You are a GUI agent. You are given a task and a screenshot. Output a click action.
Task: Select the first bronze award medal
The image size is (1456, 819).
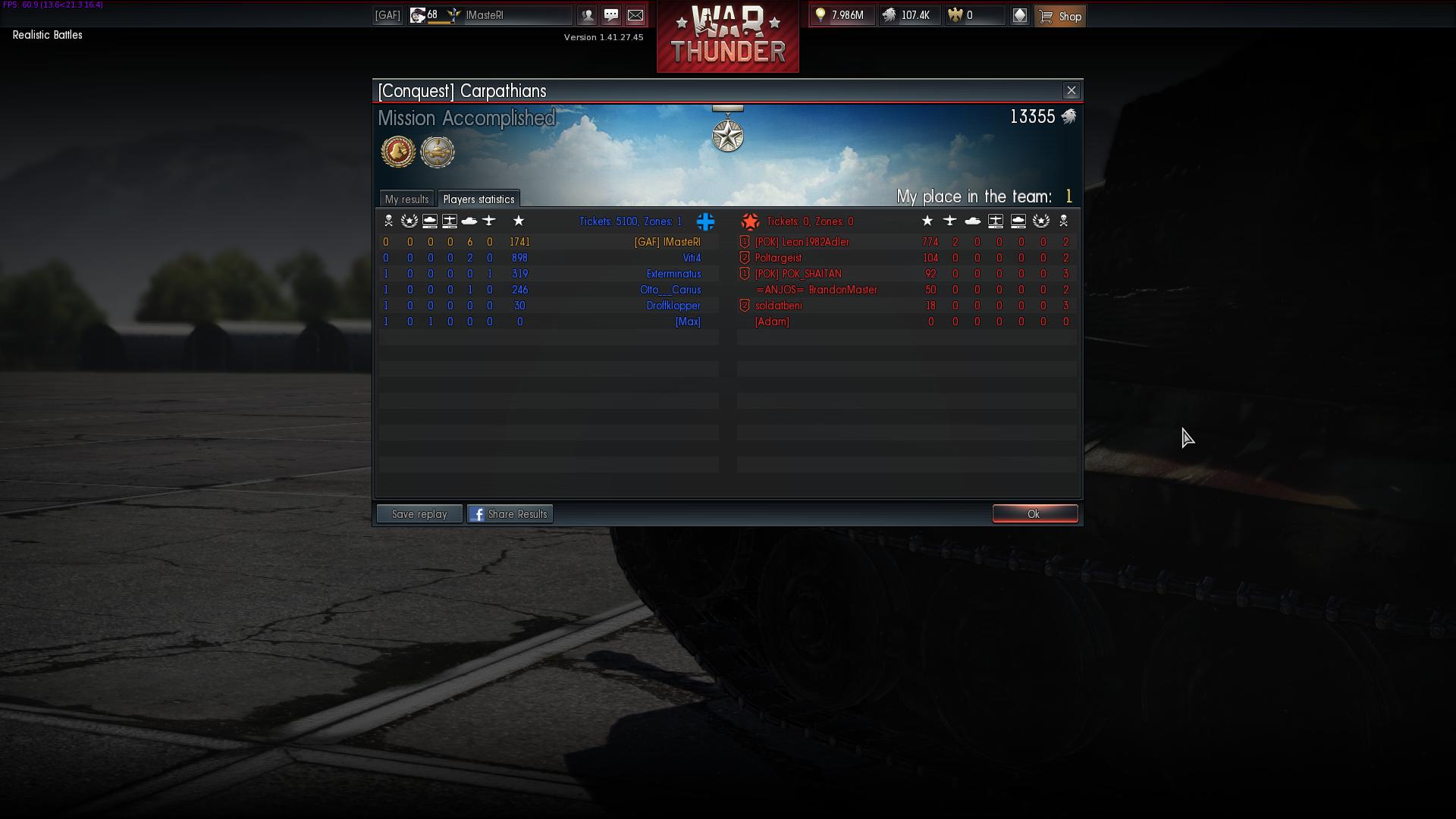398,152
